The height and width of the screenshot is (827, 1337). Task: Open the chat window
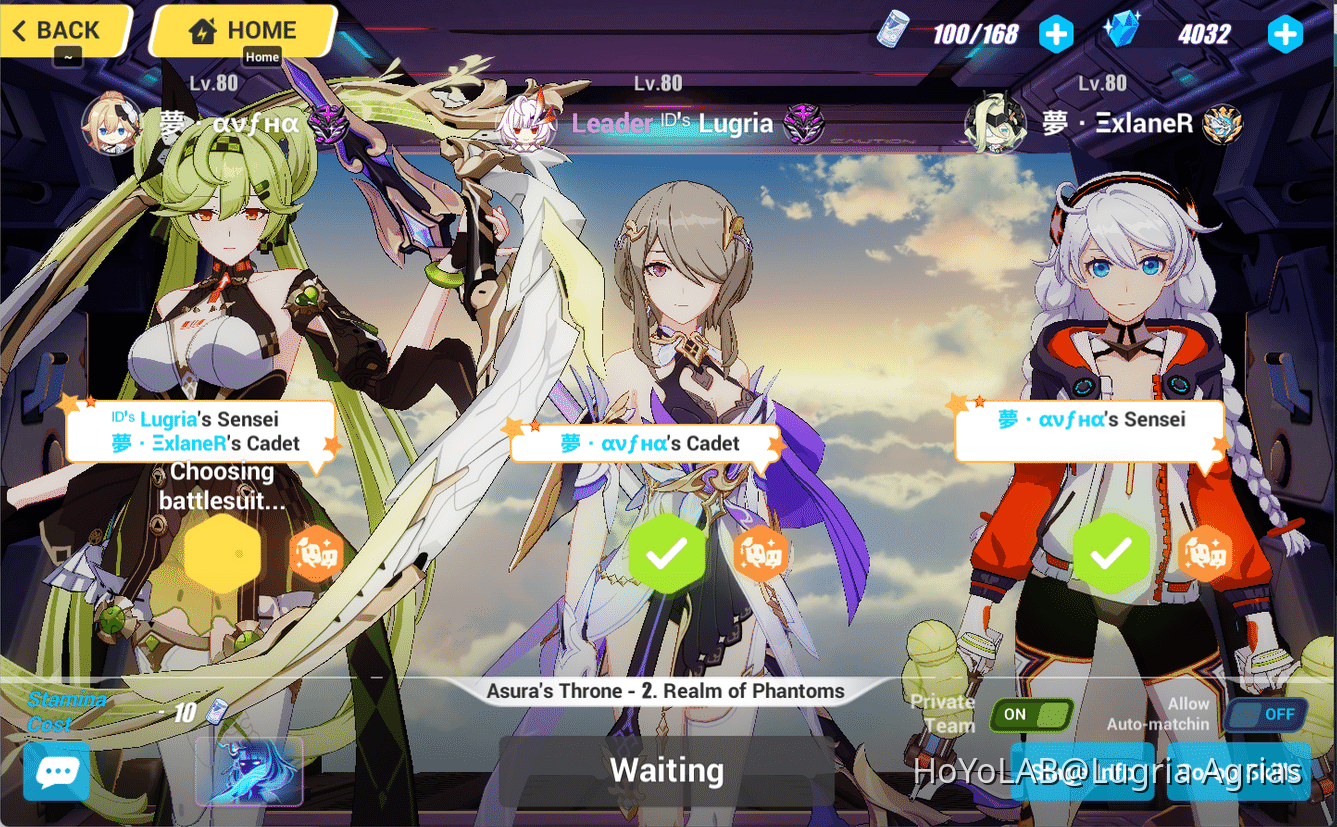click(56, 772)
